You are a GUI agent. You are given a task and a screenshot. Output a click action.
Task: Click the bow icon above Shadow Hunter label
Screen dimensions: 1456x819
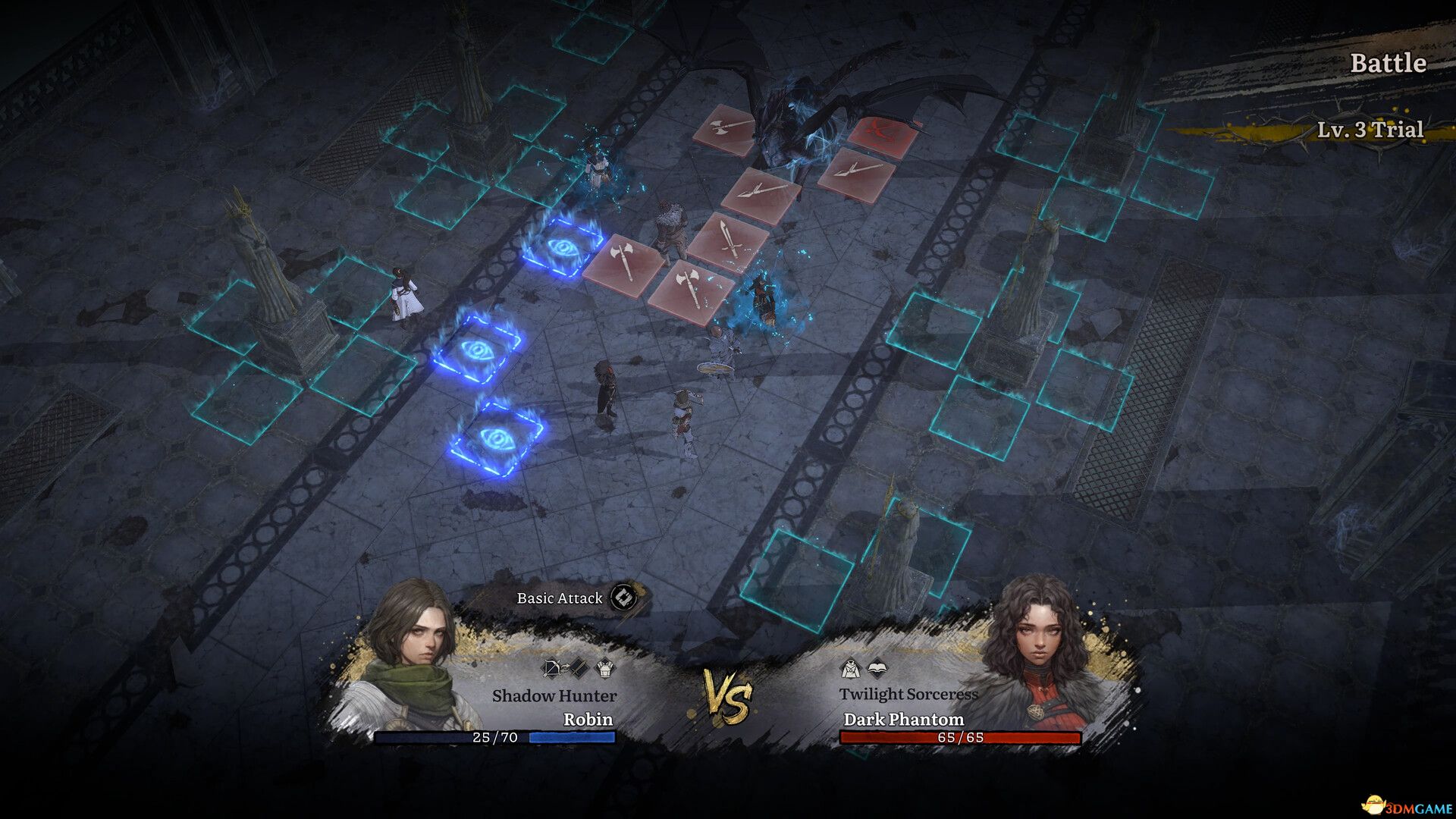coord(551,669)
